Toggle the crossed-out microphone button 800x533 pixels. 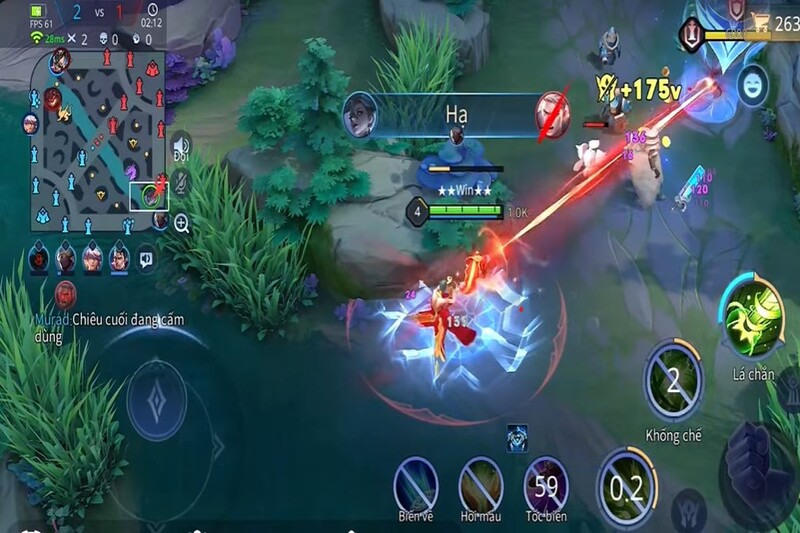click(181, 182)
